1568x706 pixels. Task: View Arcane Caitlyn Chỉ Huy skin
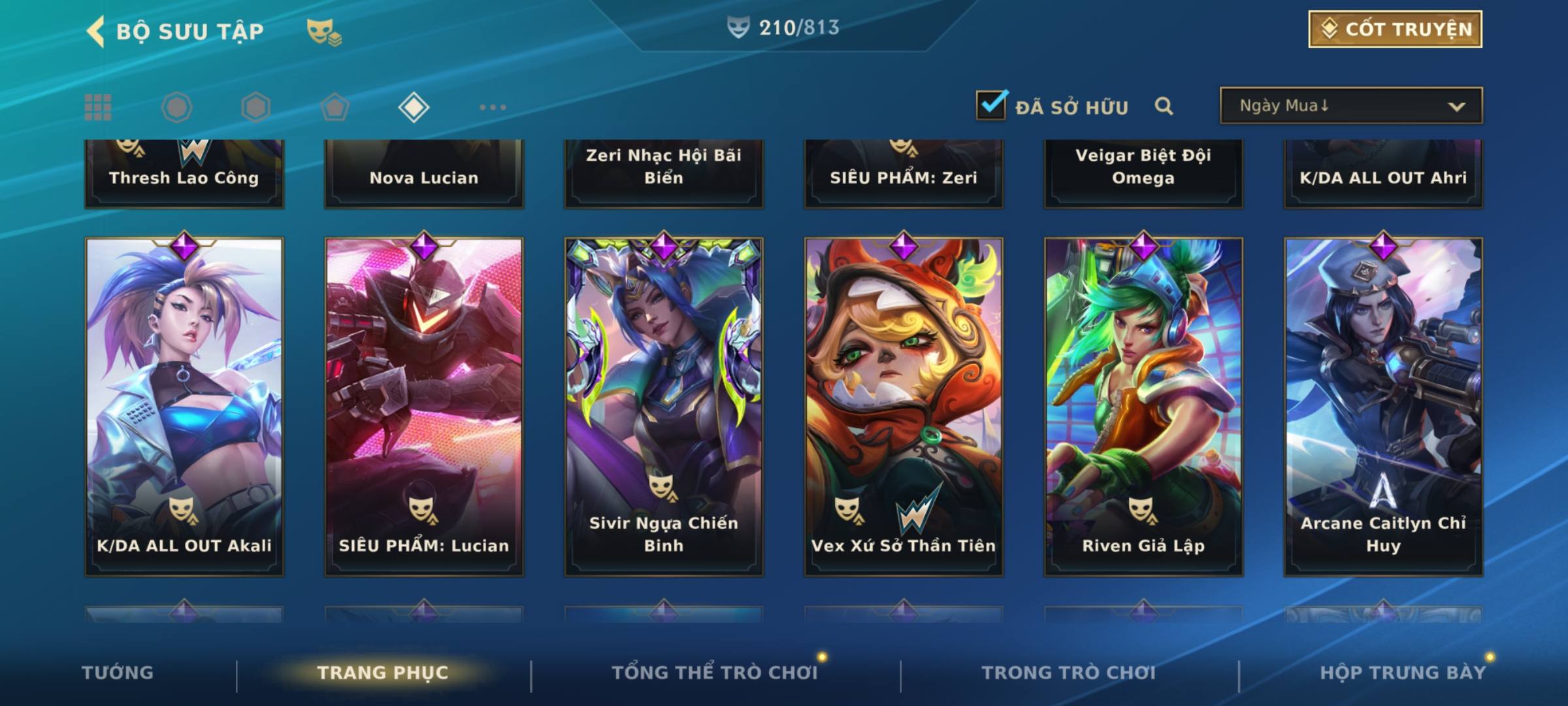pyautogui.click(x=1383, y=405)
